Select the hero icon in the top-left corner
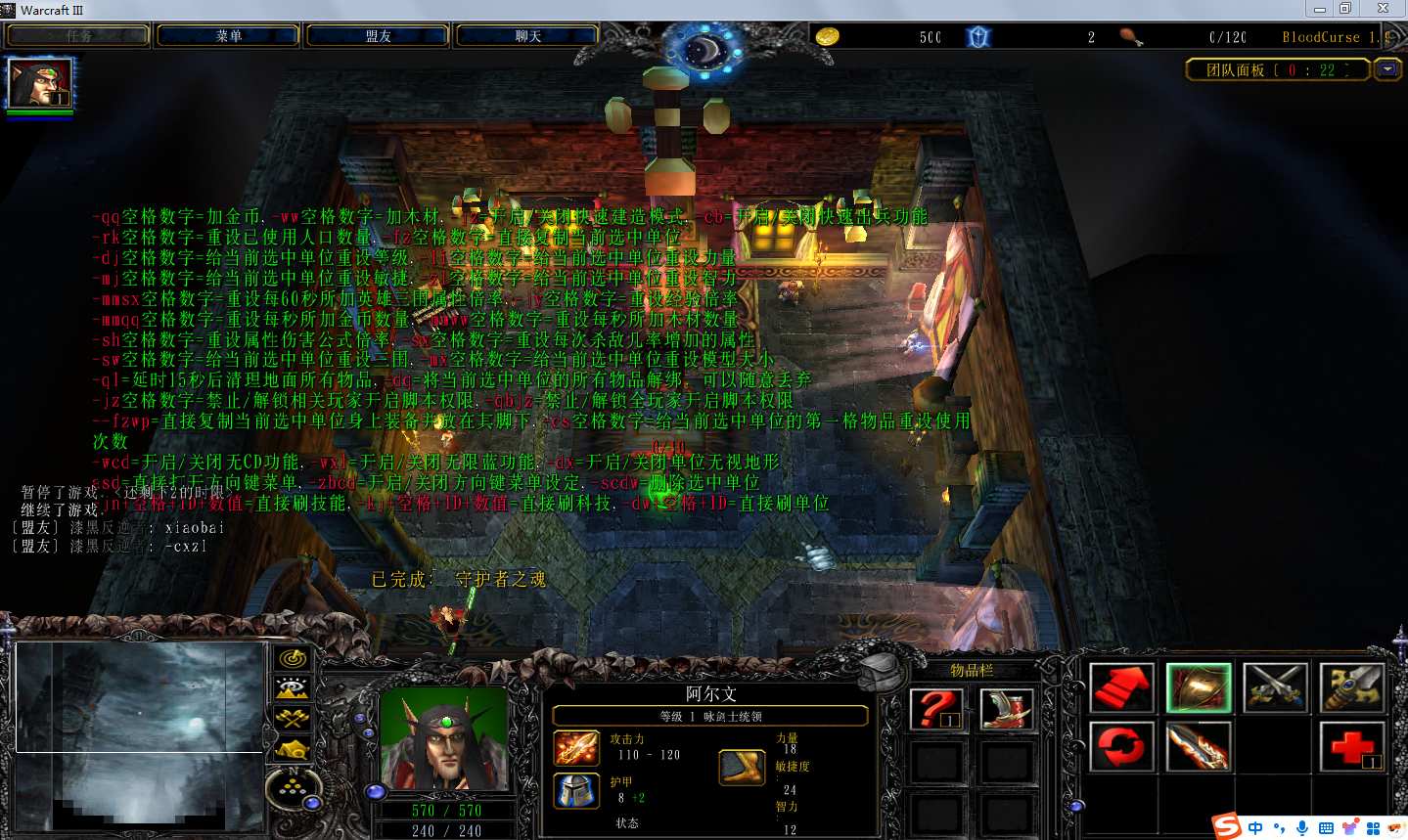 39,84
